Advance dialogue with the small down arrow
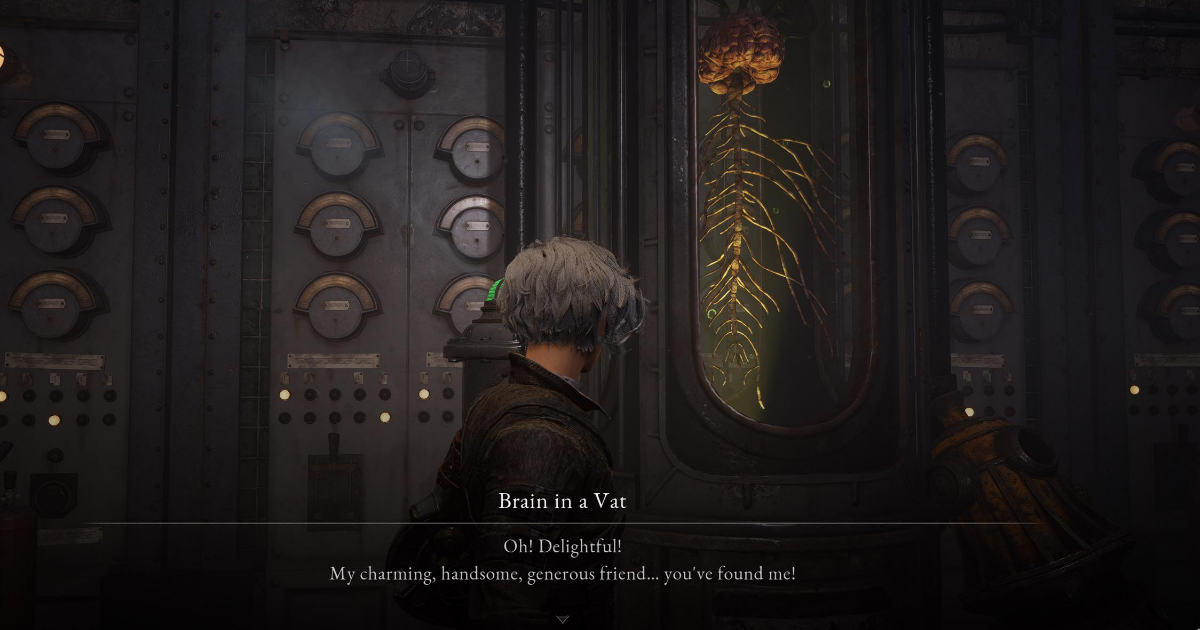The width and height of the screenshot is (1200, 630). point(562,620)
